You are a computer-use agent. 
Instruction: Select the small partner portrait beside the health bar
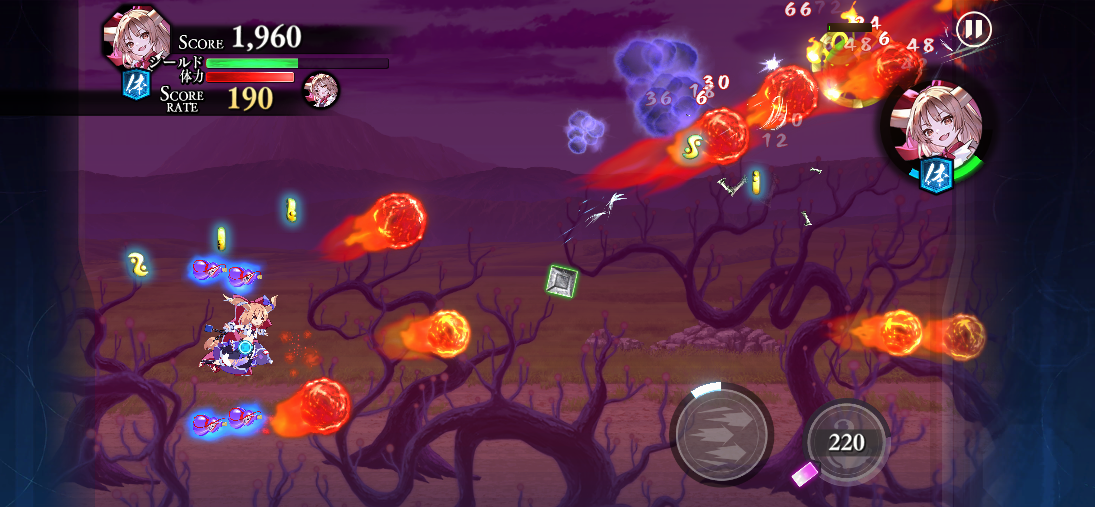[x=321, y=90]
